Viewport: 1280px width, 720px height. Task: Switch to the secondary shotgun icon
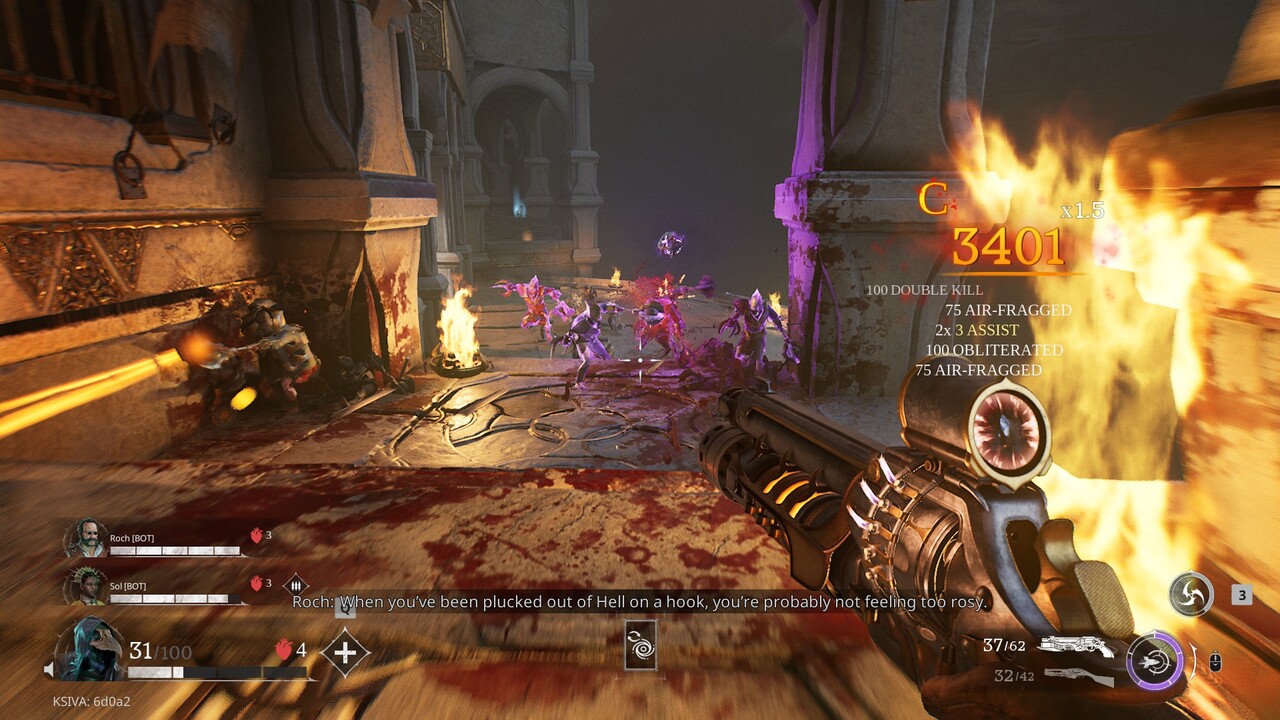pyautogui.click(x=1078, y=677)
